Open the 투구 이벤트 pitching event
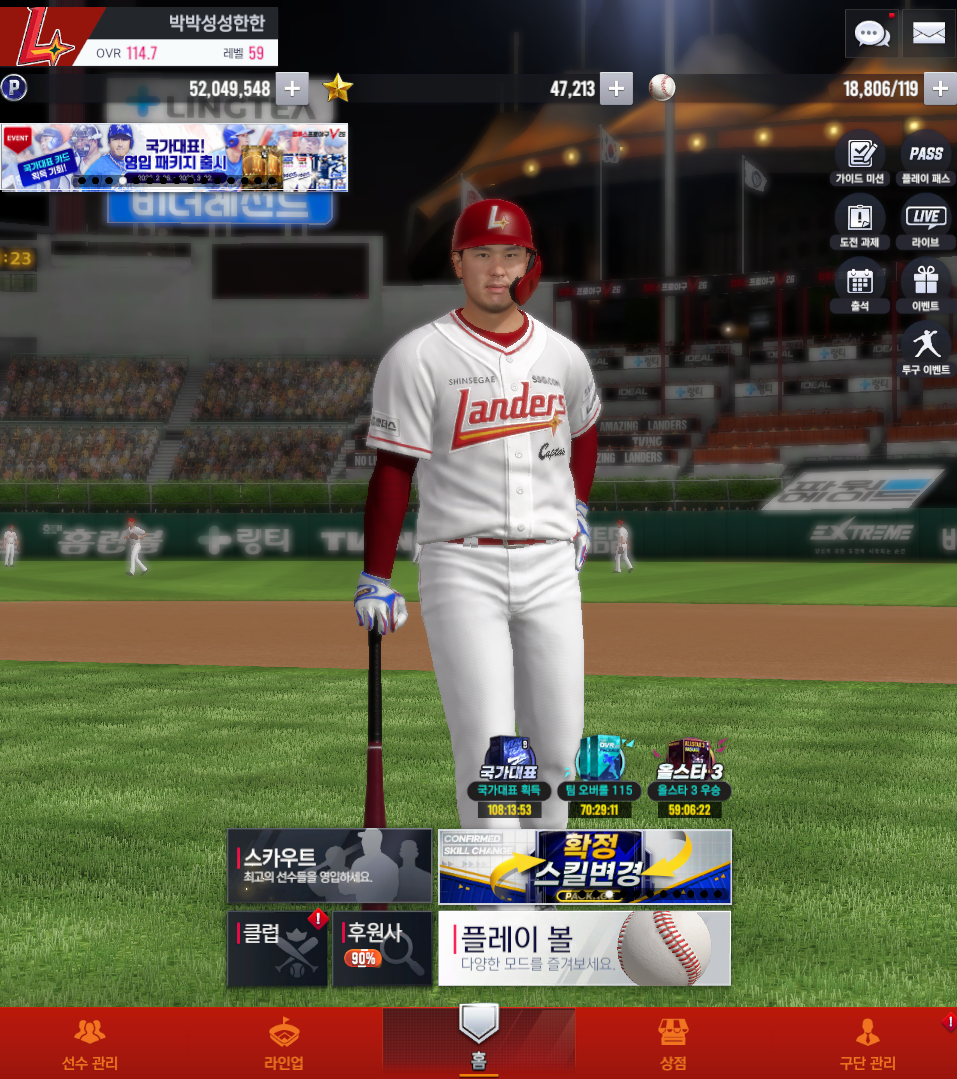 click(x=926, y=350)
